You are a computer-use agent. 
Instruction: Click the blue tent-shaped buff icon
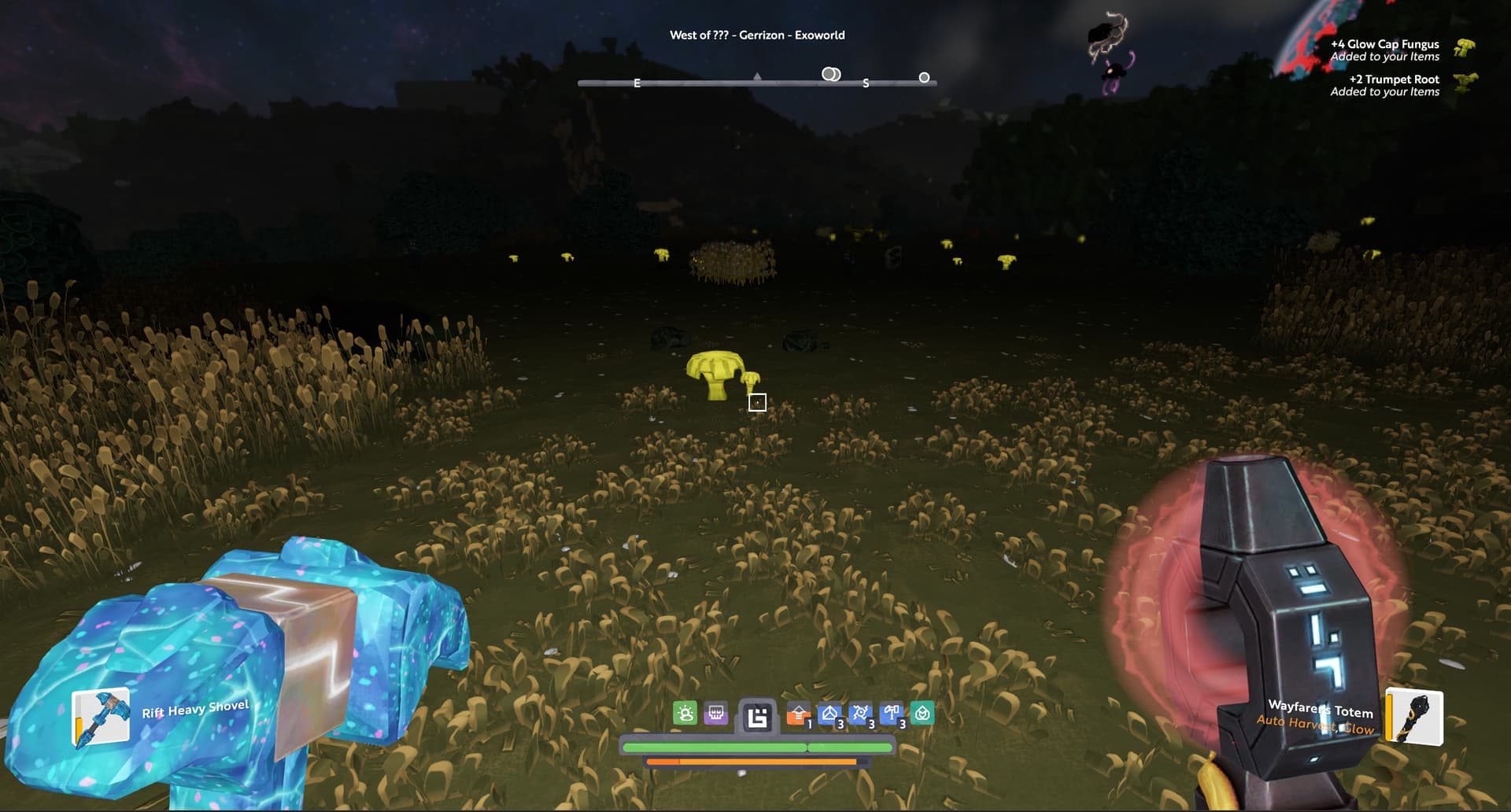click(x=829, y=714)
